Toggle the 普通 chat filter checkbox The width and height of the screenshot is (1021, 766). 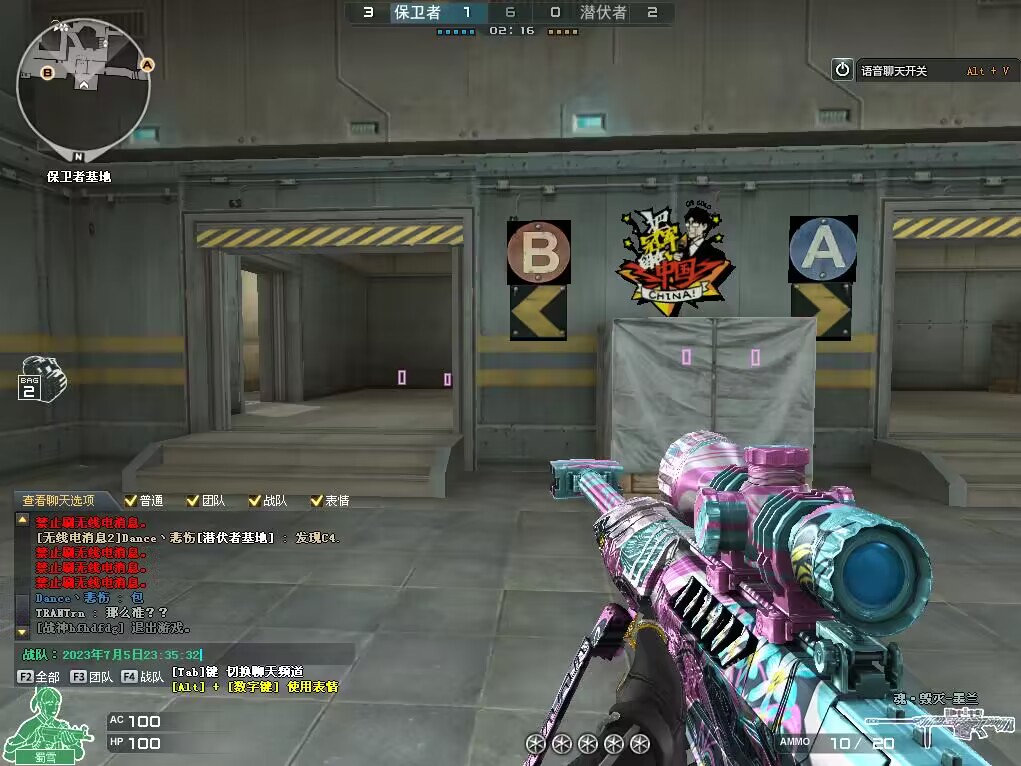coord(131,500)
